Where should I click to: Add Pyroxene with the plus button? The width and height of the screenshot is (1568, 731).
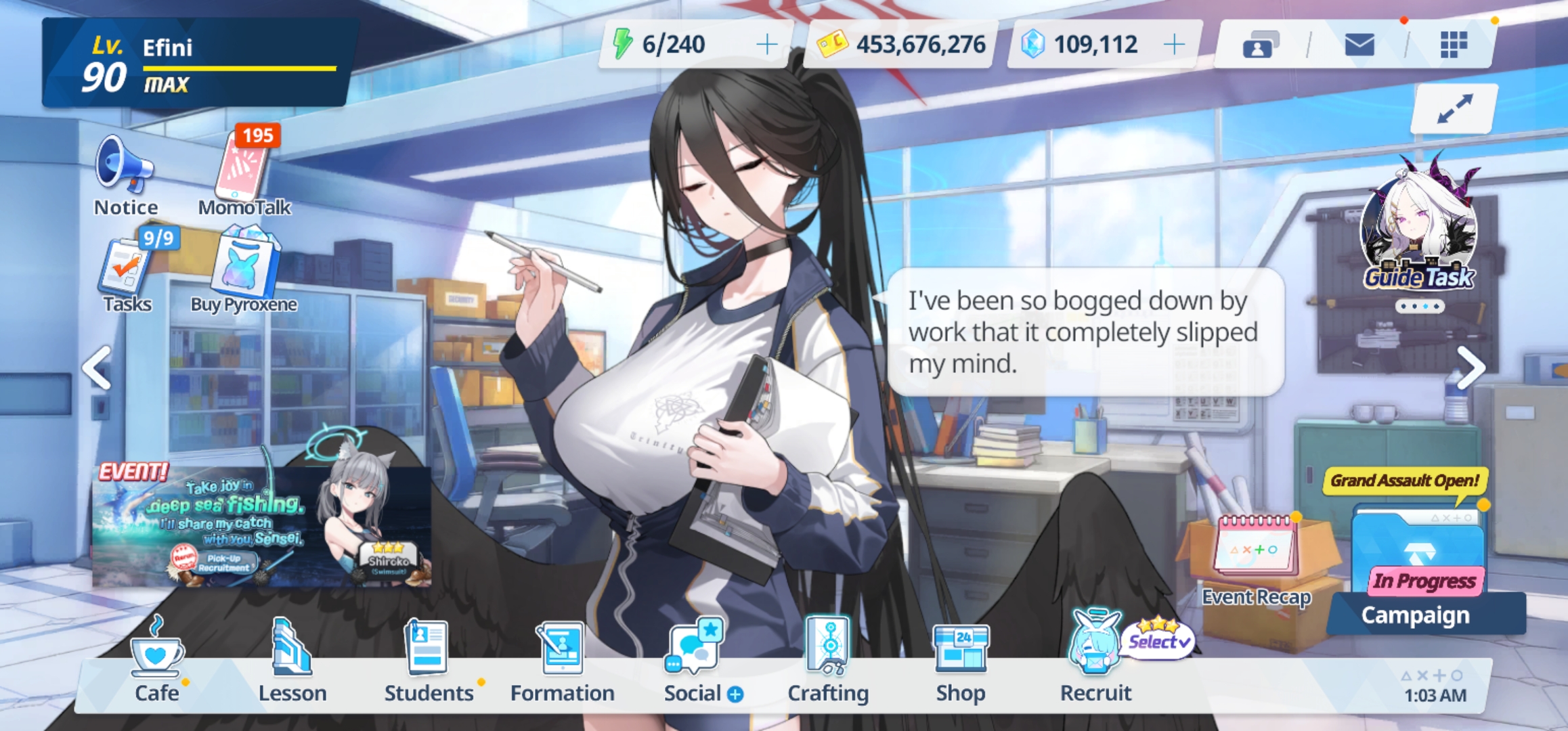pyautogui.click(x=1174, y=45)
